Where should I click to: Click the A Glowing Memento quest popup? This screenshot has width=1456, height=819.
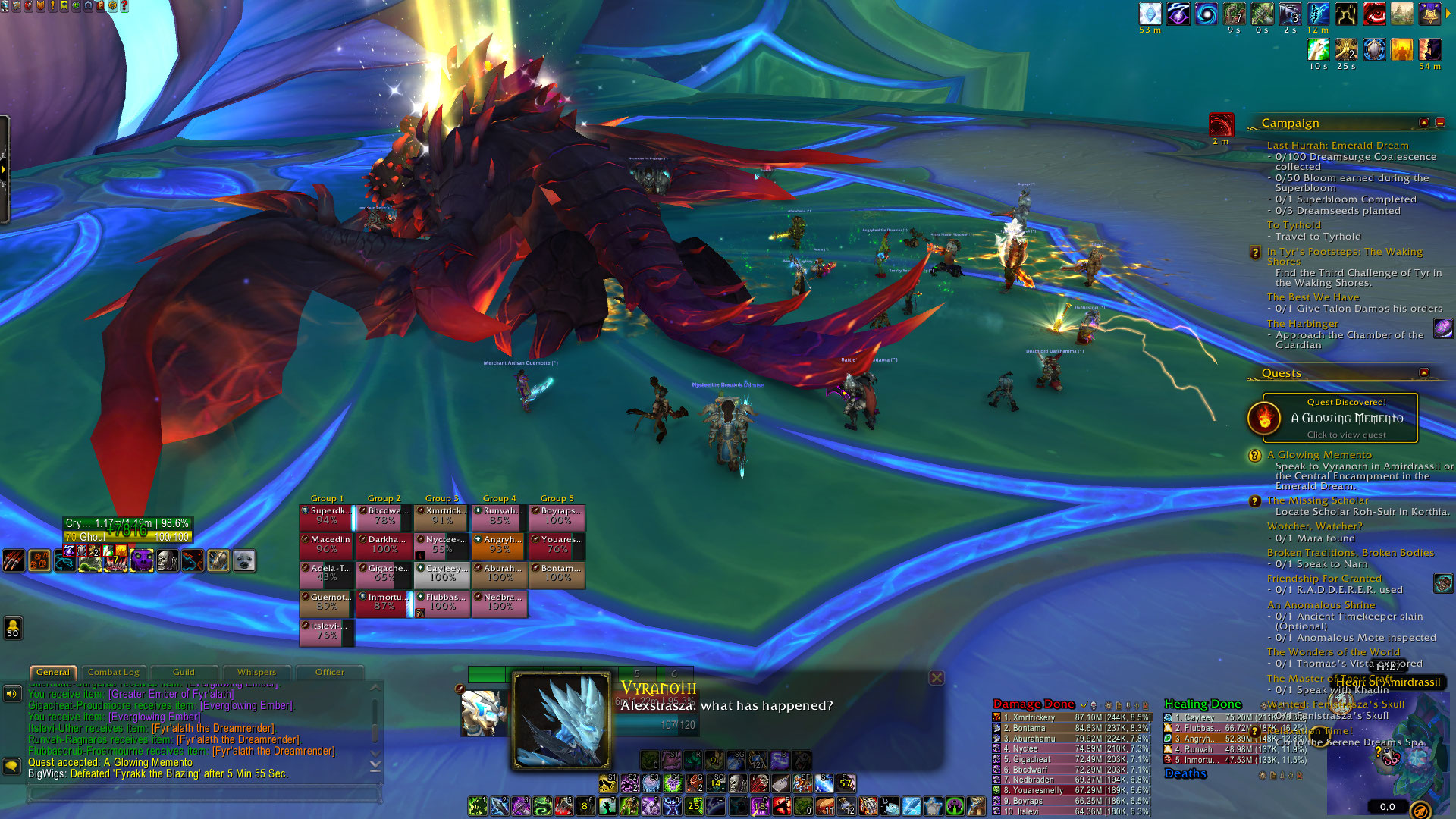point(1339,418)
